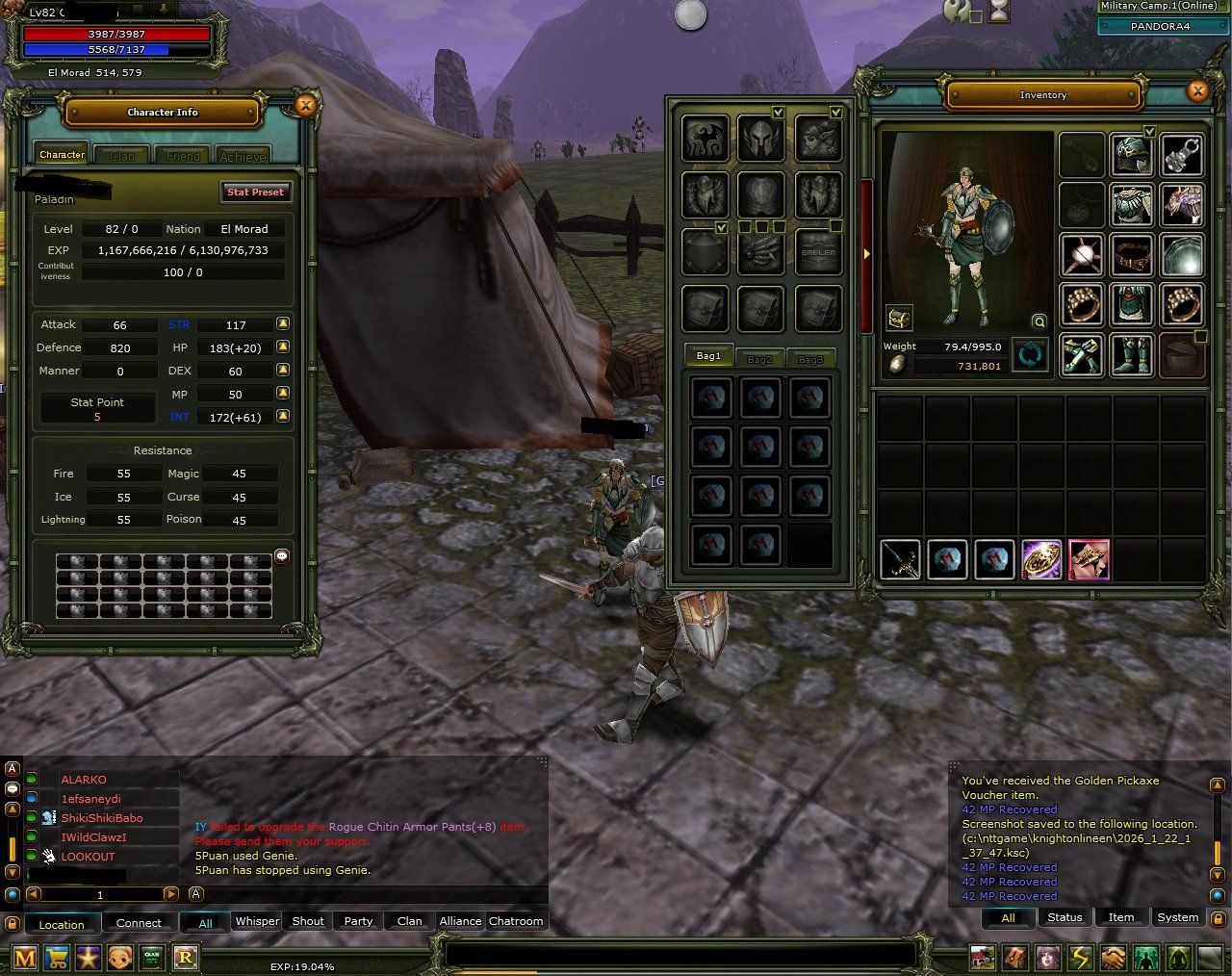1232x976 pixels.
Task: Toggle the checkmark on the equipped helmet item
Action: 1149,131
